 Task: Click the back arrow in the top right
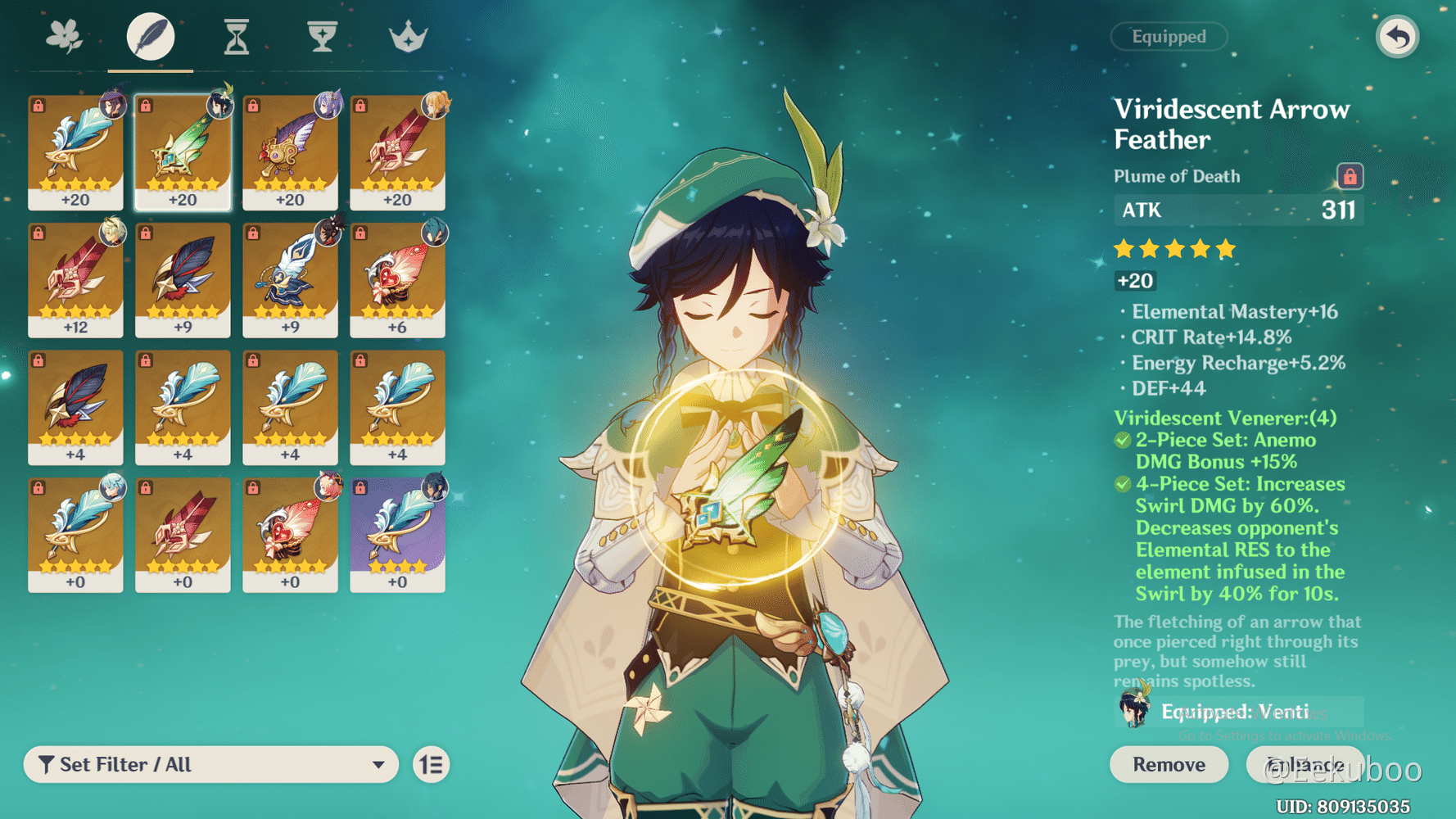(1398, 36)
